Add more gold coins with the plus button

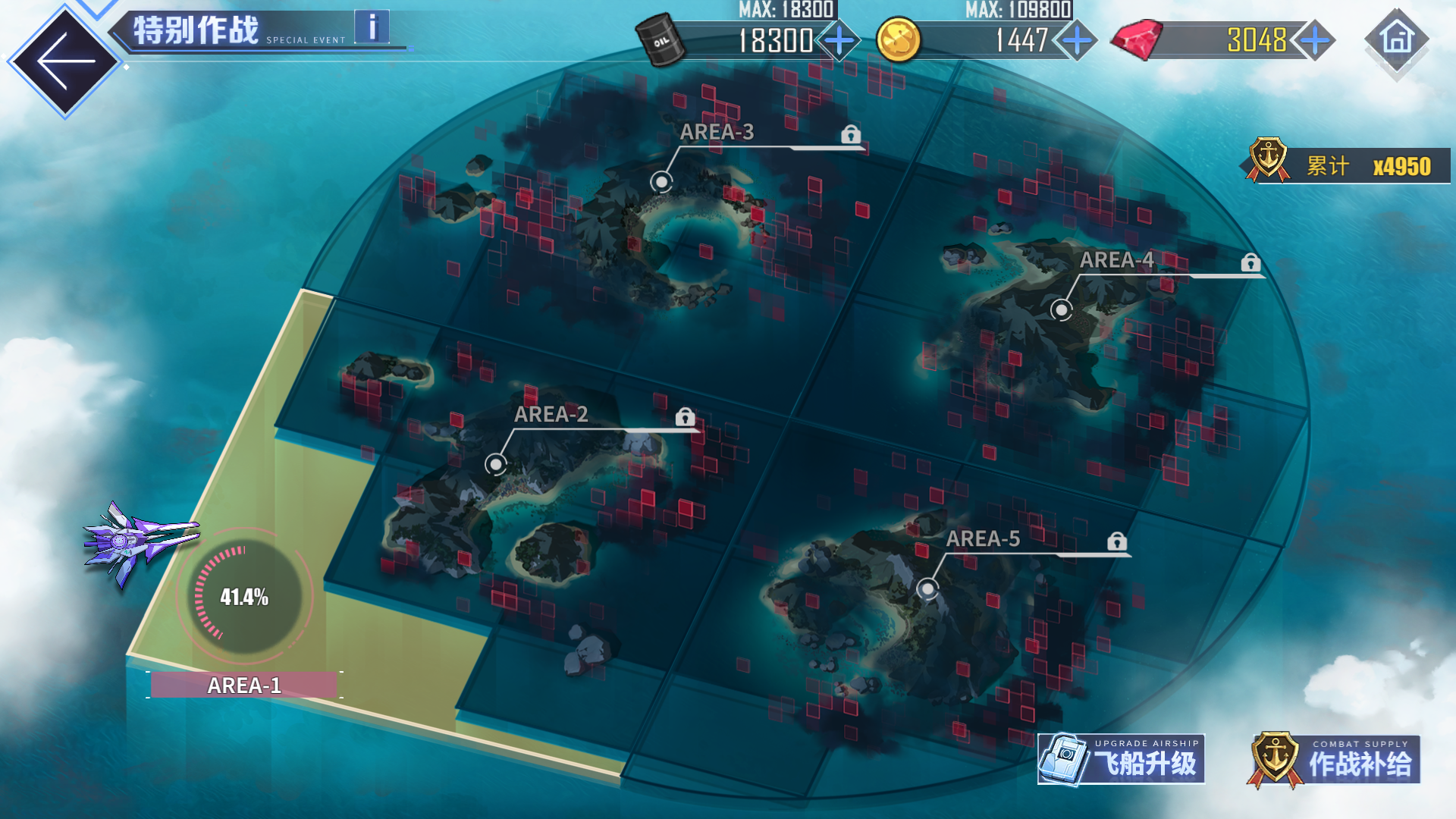click(1077, 40)
